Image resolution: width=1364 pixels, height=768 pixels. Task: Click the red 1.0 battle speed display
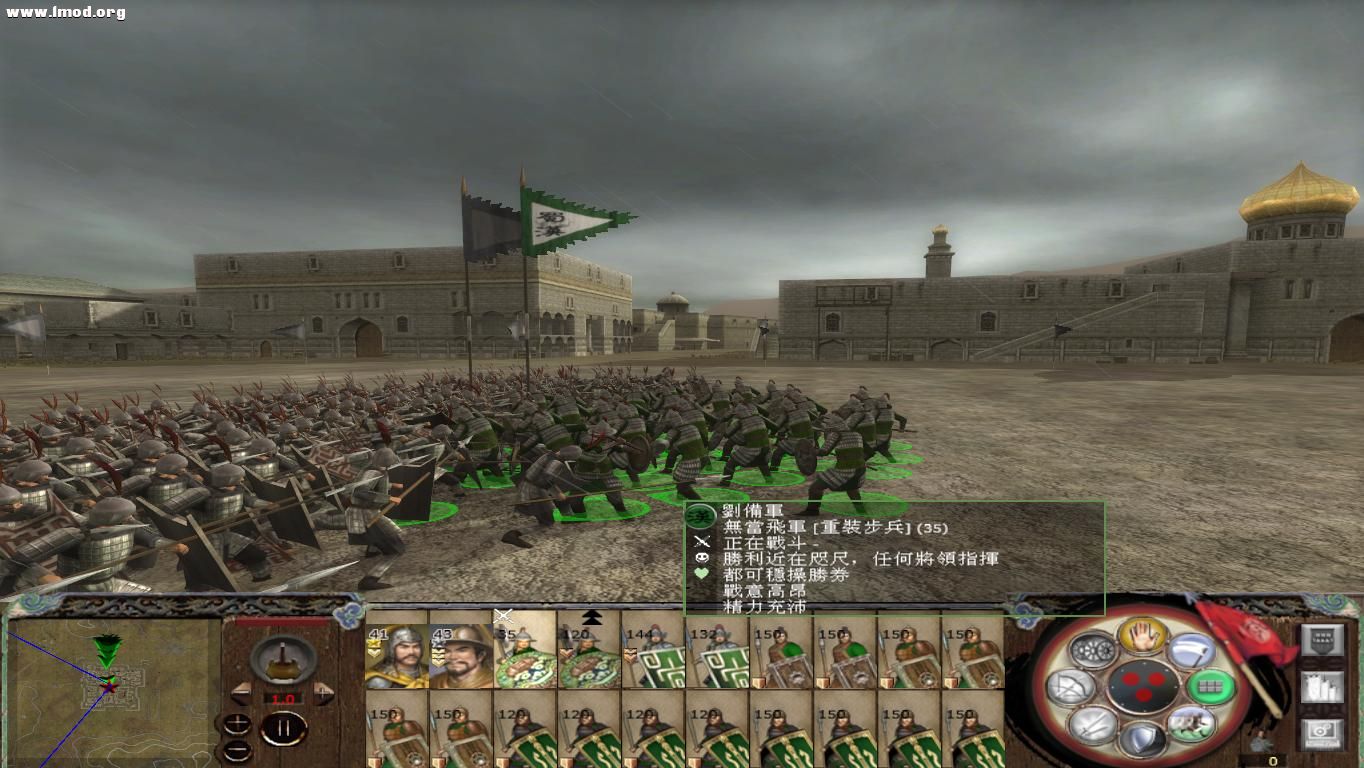pos(285,698)
